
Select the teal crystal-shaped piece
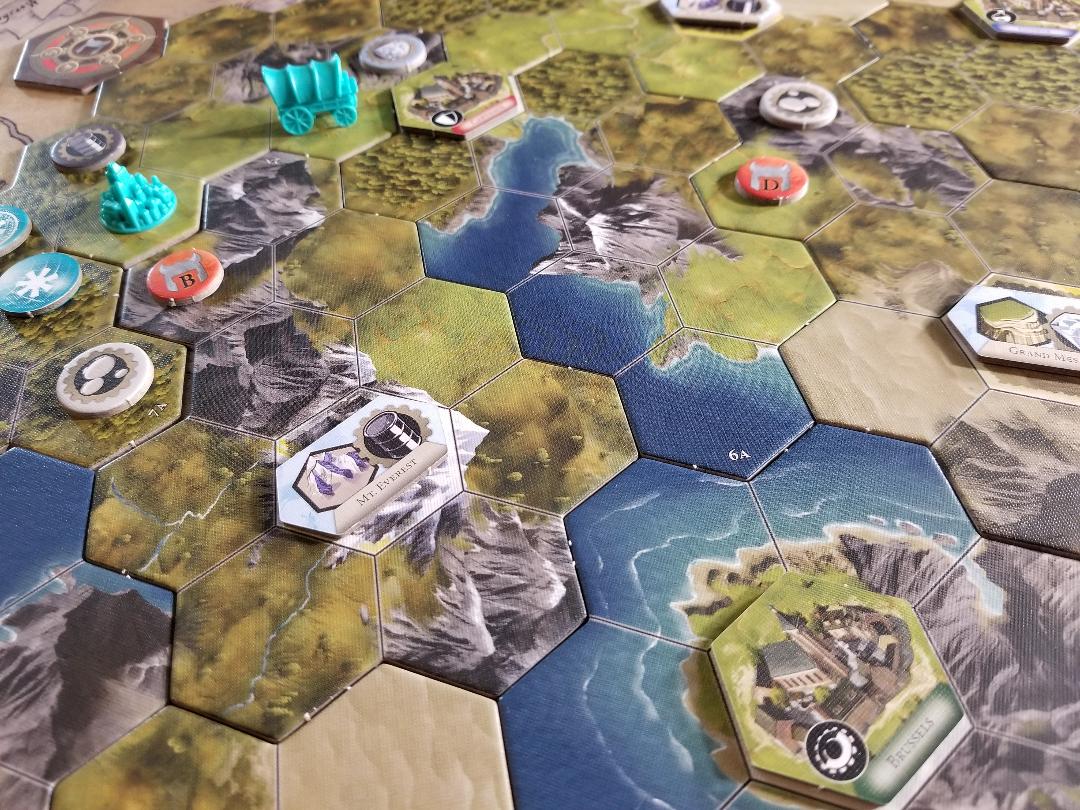135,199
